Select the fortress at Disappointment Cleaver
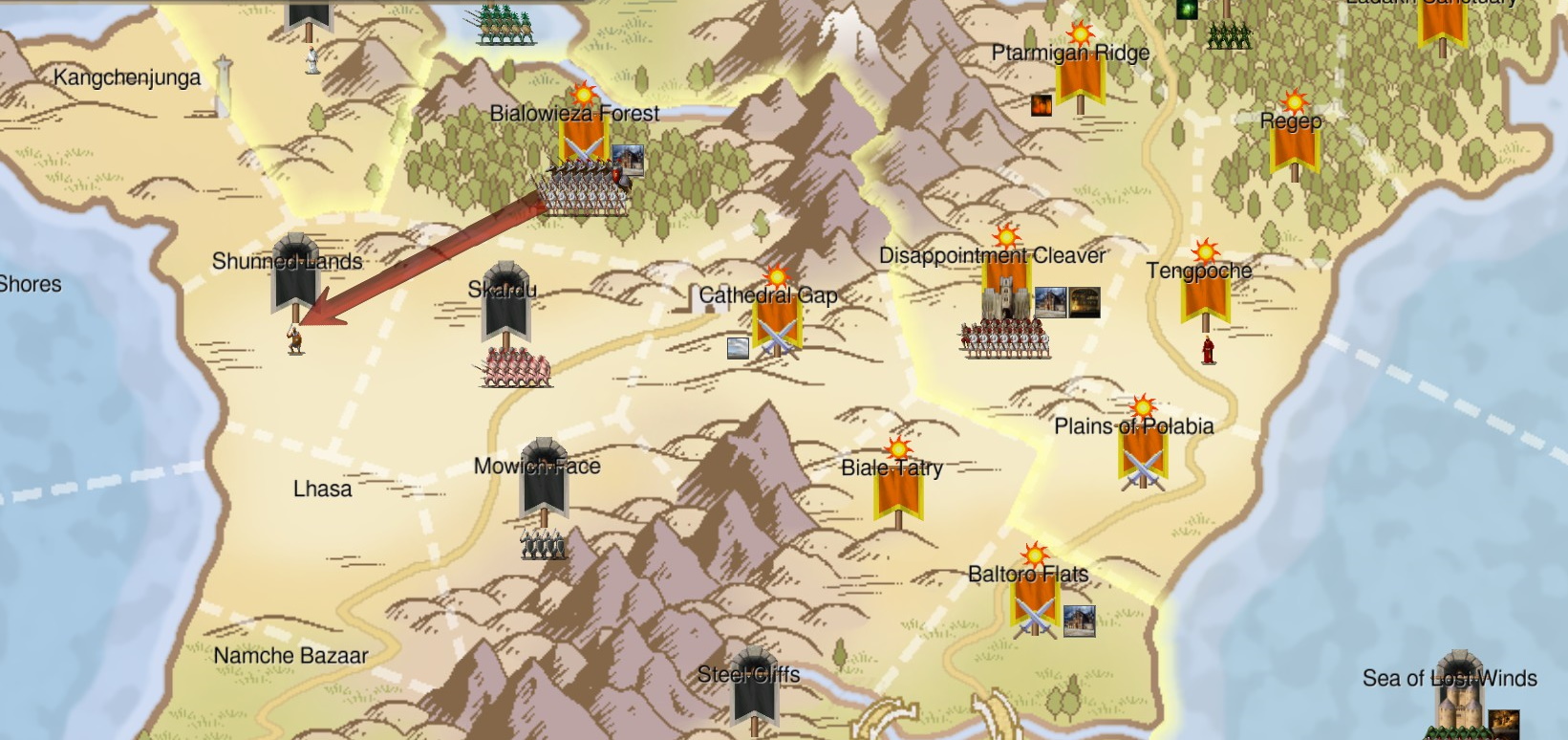This screenshot has width=1568, height=740. (1005, 298)
